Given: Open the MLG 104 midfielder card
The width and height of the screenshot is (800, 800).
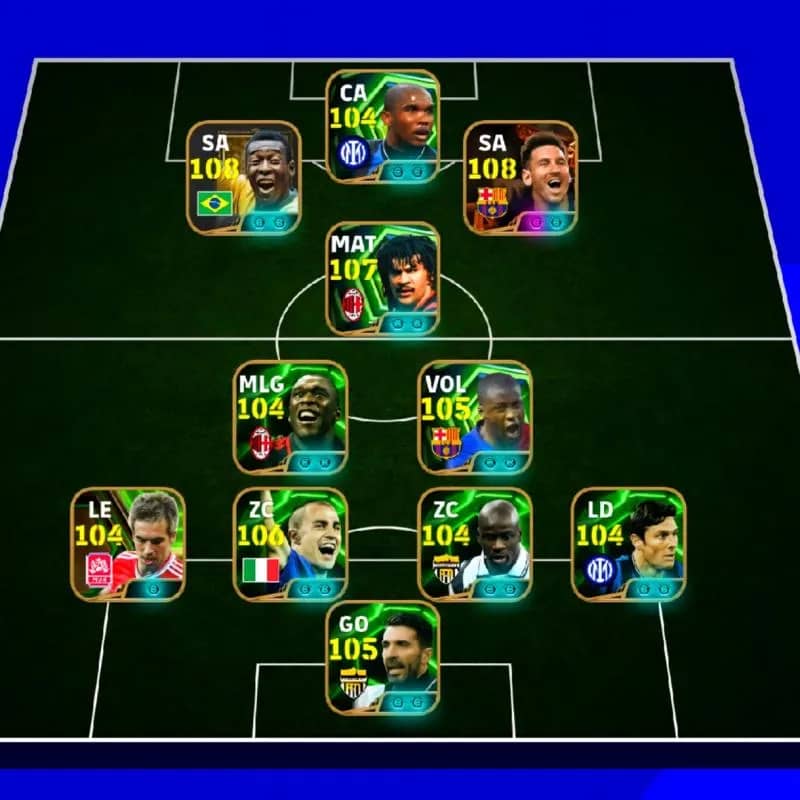Looking at the screenshot, I should click(291, 417).
